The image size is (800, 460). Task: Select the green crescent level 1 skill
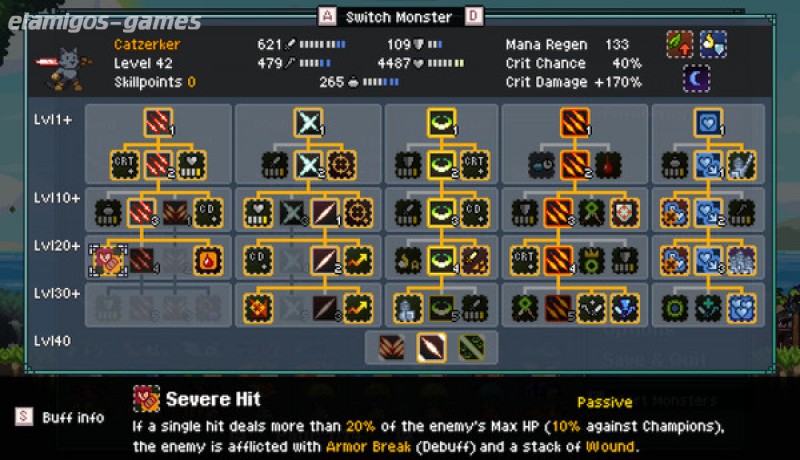coord(442,122)
